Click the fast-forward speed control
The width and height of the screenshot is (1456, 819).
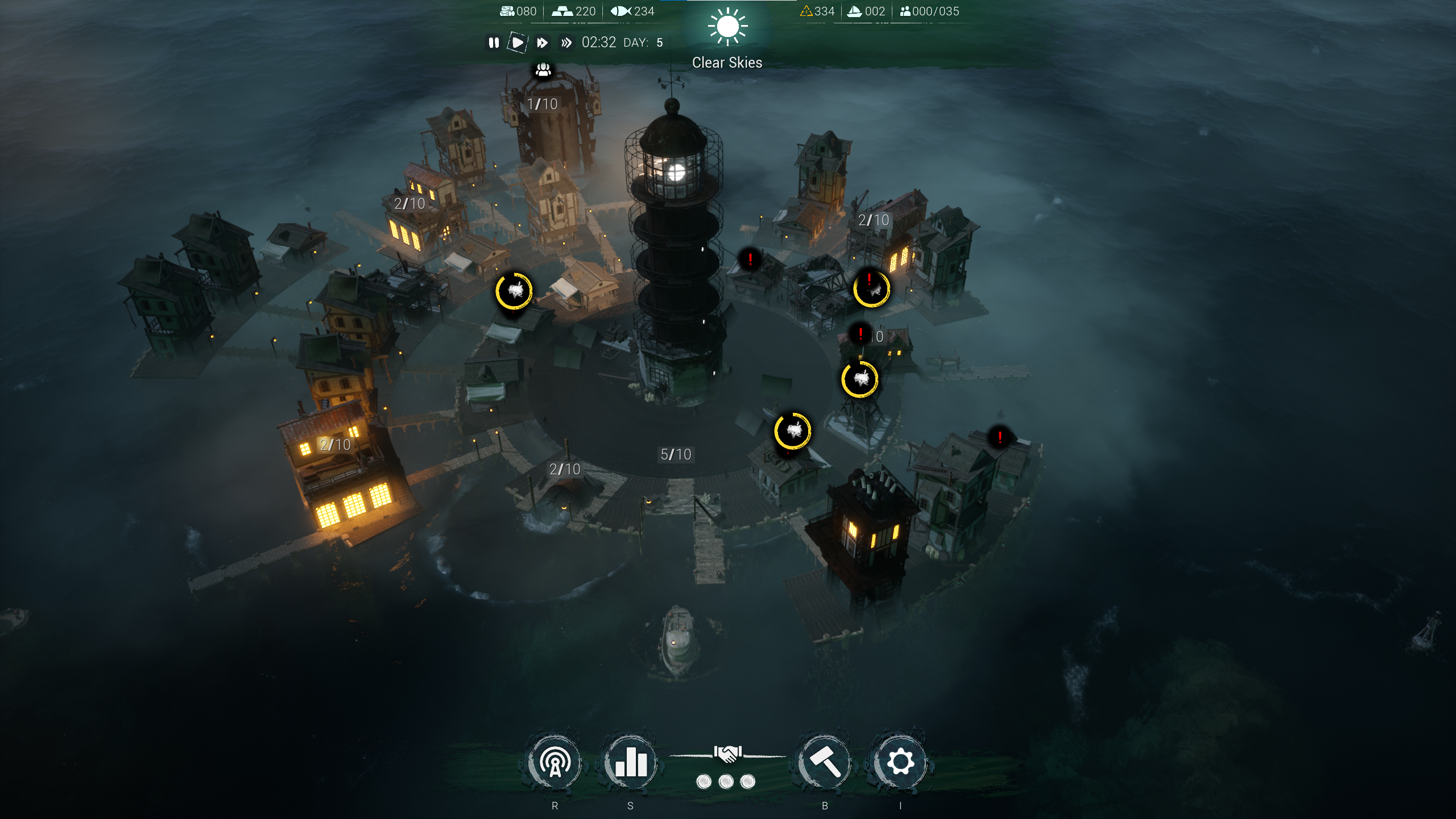542,42
